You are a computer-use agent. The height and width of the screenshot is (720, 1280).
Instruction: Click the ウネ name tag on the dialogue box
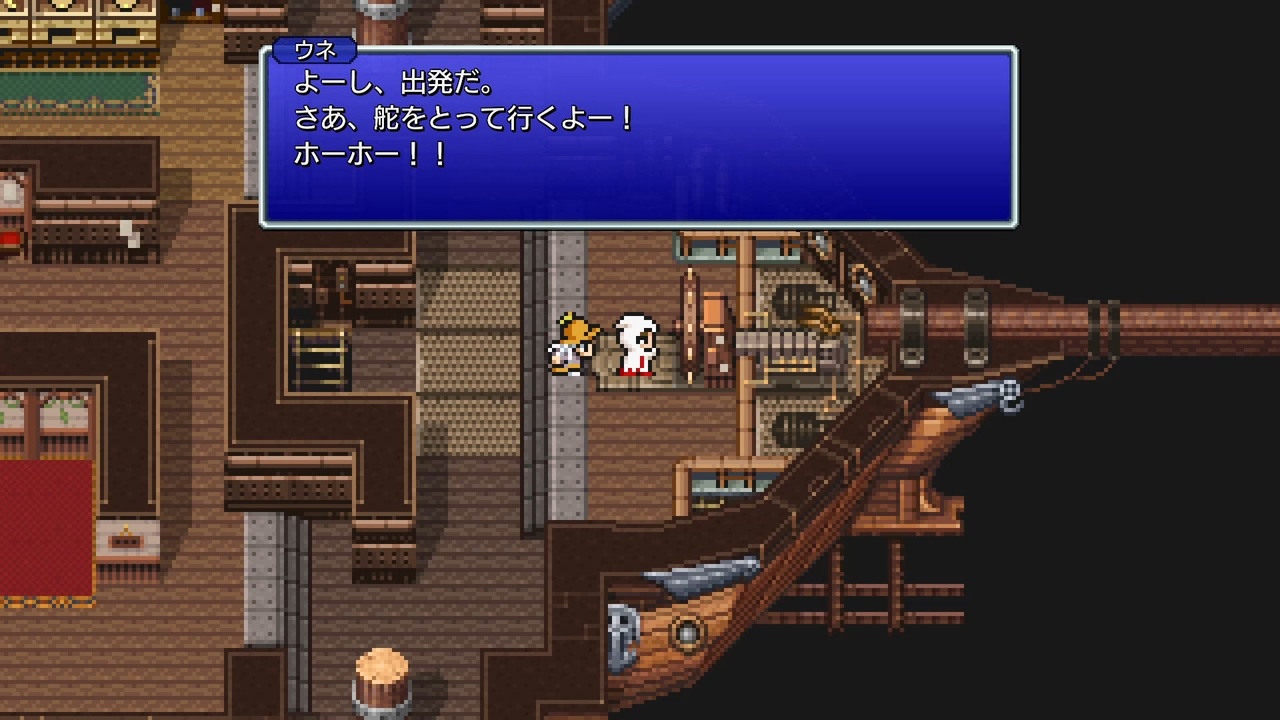point(313,48)
